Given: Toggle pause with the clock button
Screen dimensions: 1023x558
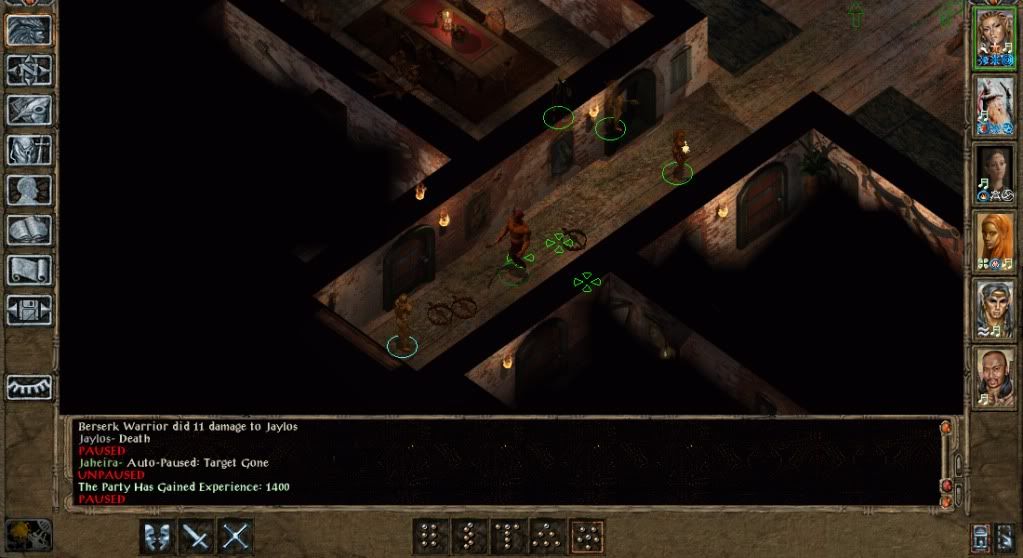Looking at the screenshot, I should coord(28,533).
